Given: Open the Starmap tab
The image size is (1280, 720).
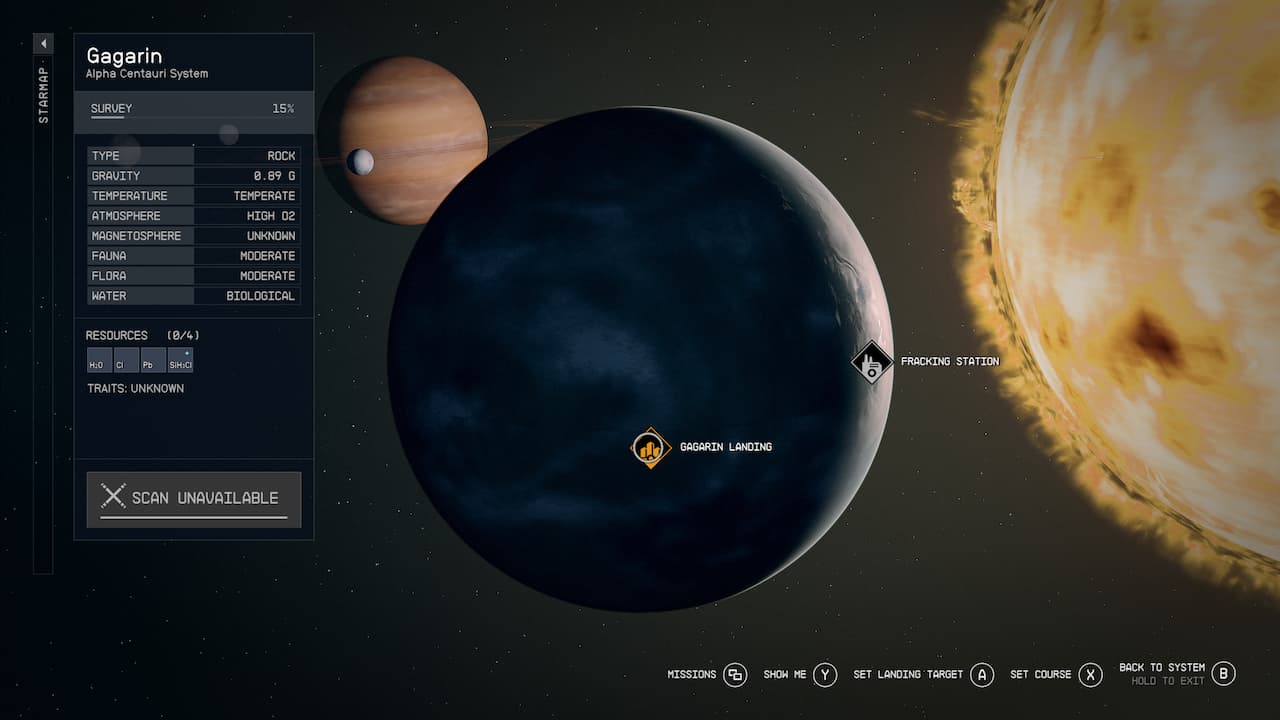Looking at the screenshot, I should [43, 96].
